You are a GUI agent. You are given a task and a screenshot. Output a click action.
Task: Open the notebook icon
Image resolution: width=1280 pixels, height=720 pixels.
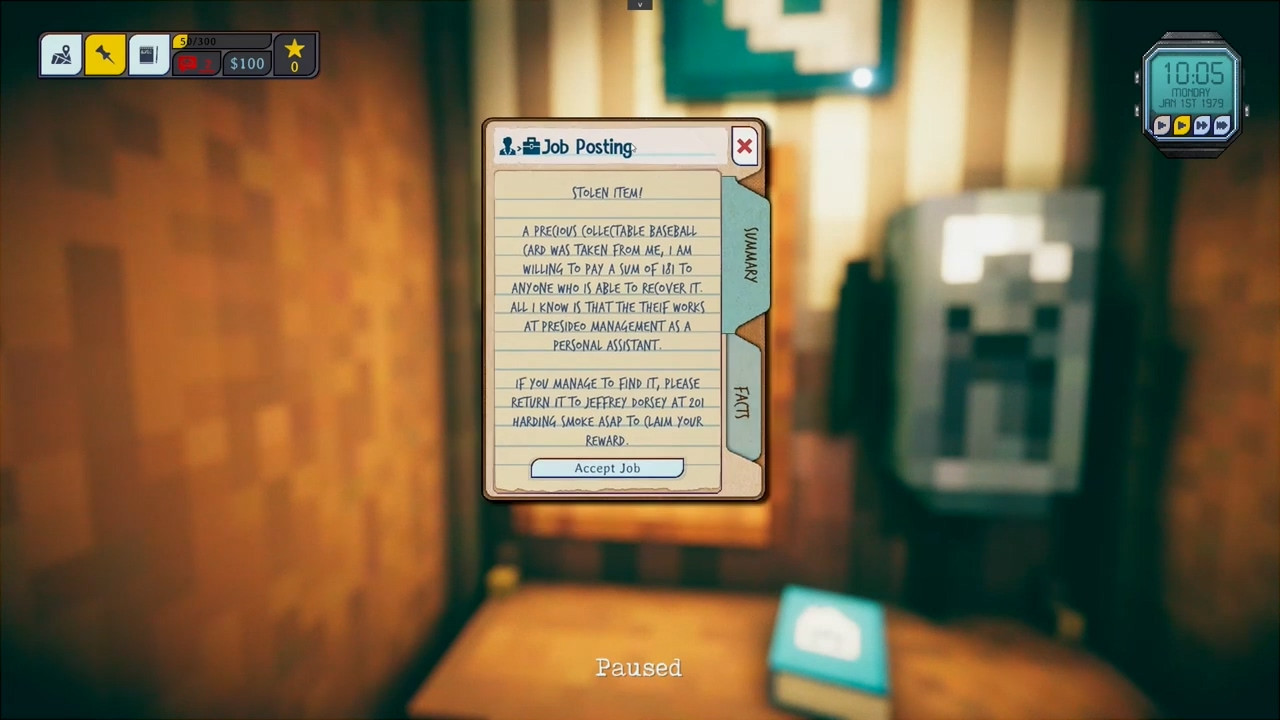pos(148,56)
